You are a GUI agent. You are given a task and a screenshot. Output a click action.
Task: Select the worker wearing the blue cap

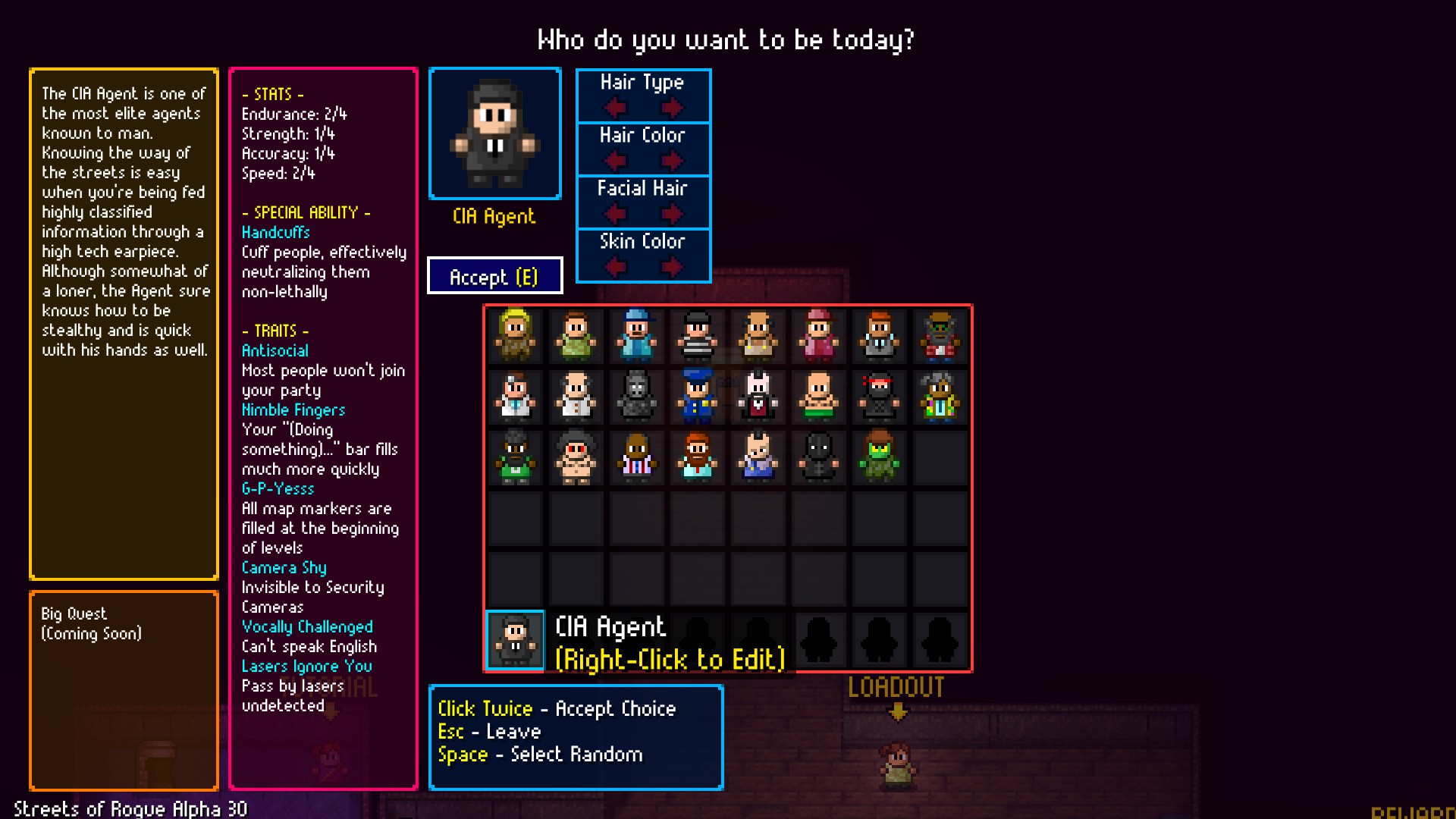pos(637,337)
